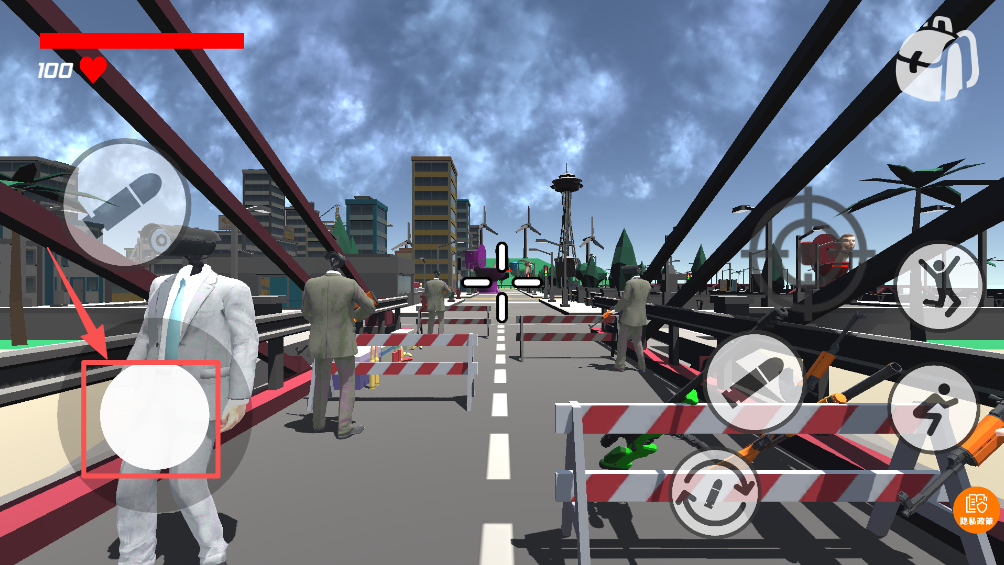The width and height of the screenshot is (1004, 565).
Task: Tap the jump button
Action: click(939, 287)
